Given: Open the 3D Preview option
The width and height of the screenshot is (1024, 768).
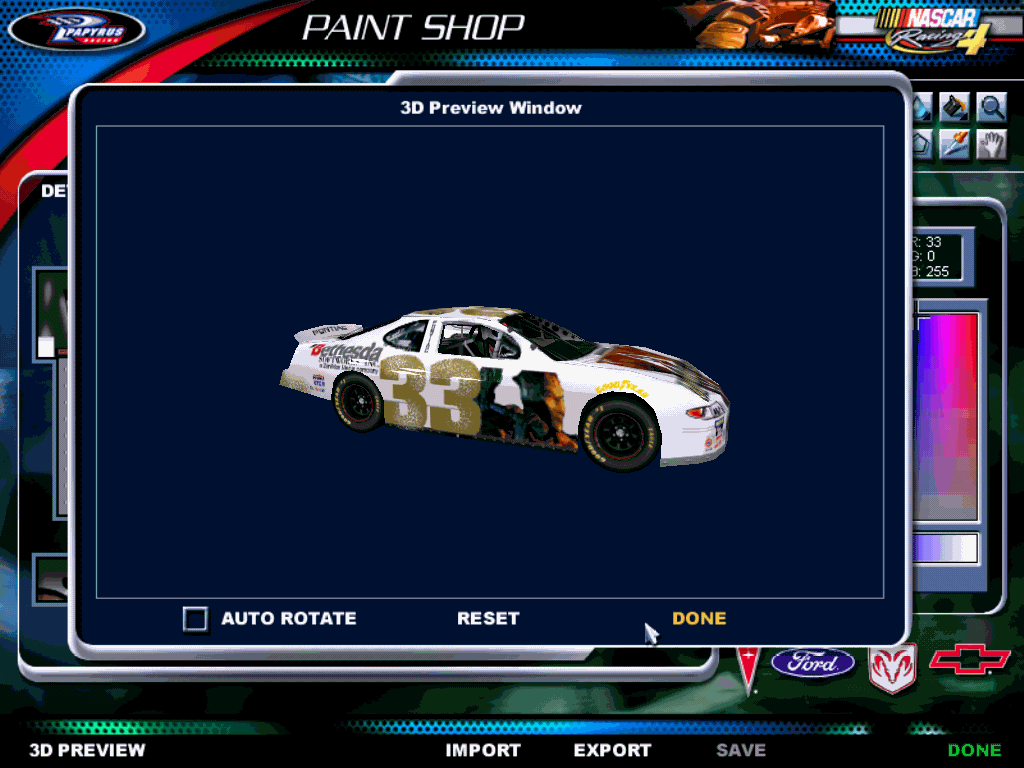Looking at the screenshot, I should [87, 750].
